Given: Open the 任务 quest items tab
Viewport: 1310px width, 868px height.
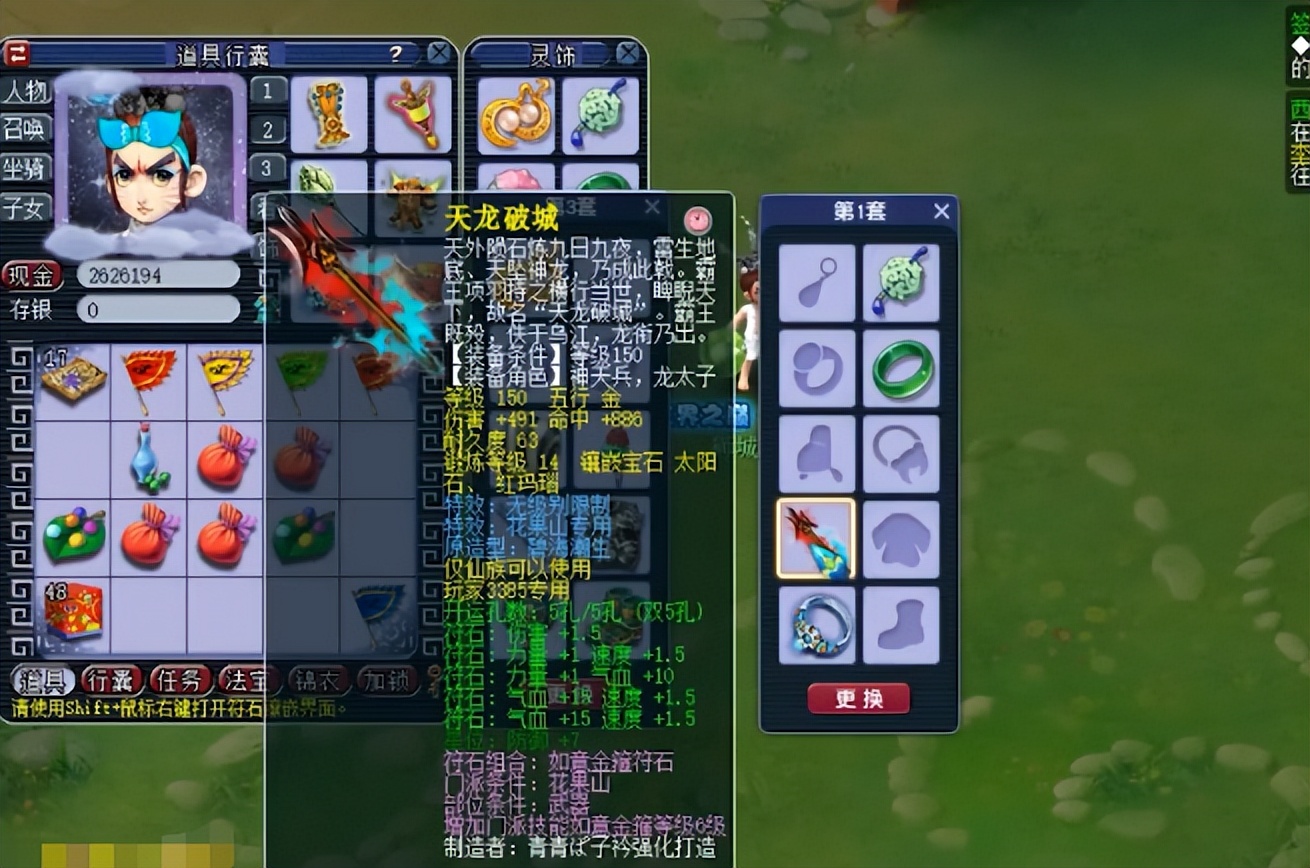Looking at the screenshot, I should (180, 680).
